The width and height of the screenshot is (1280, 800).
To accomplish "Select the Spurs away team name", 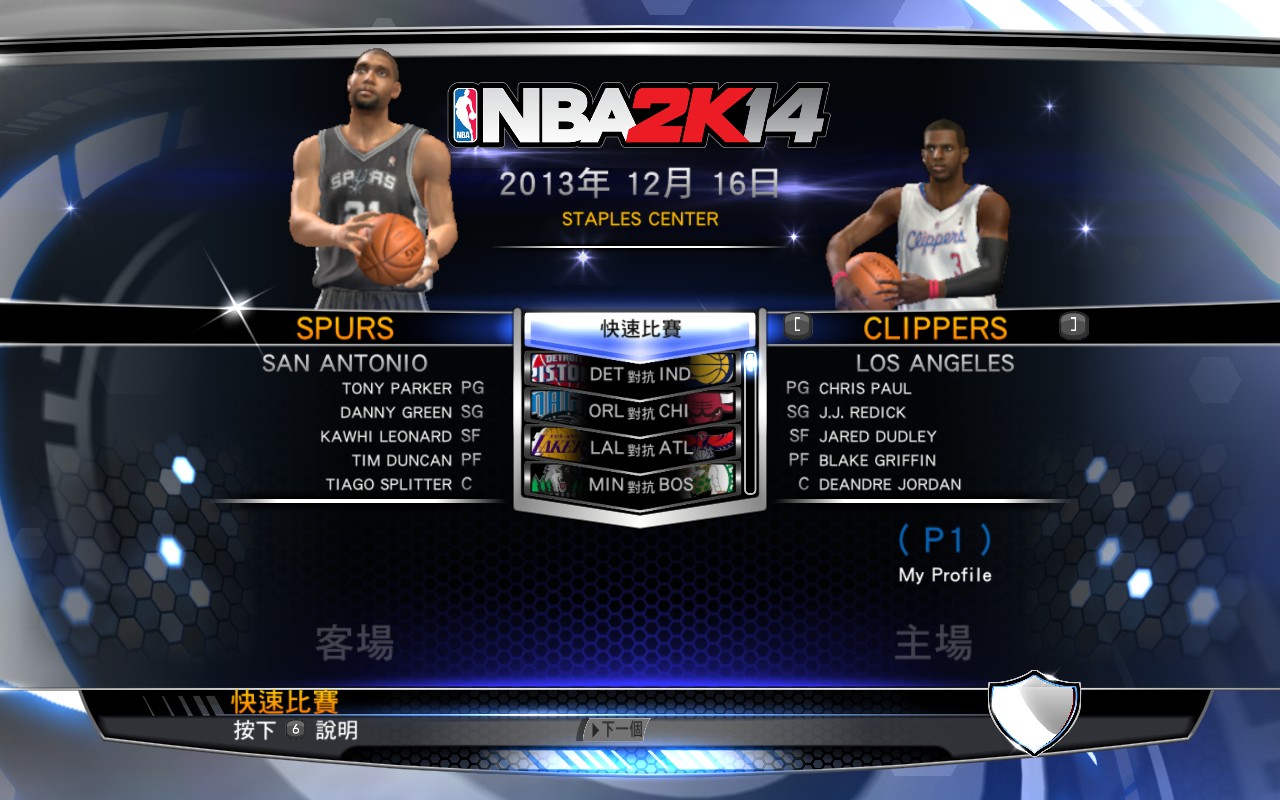I will click(345, 328).
